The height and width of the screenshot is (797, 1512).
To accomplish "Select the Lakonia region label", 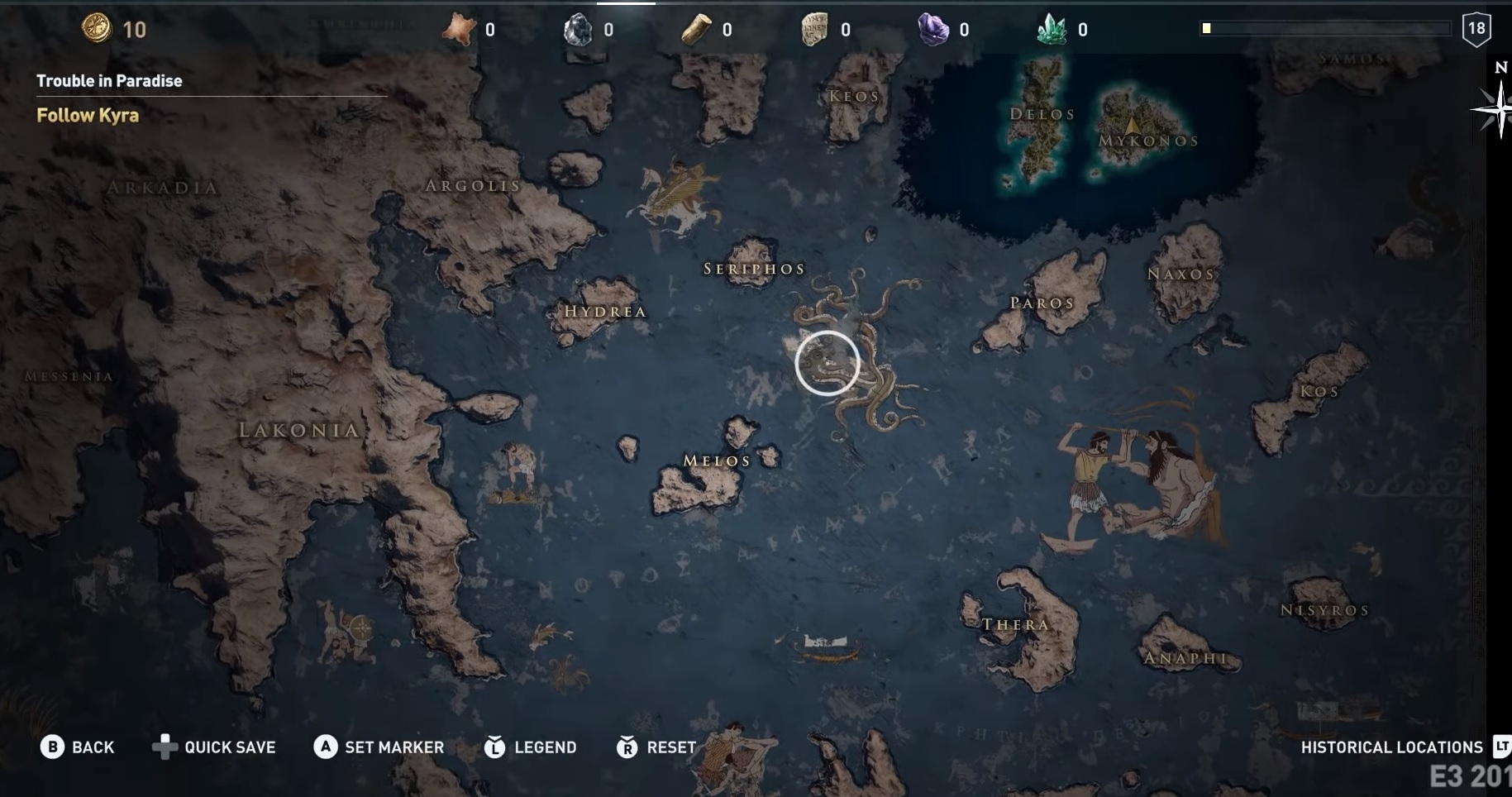I will (298, 430).
